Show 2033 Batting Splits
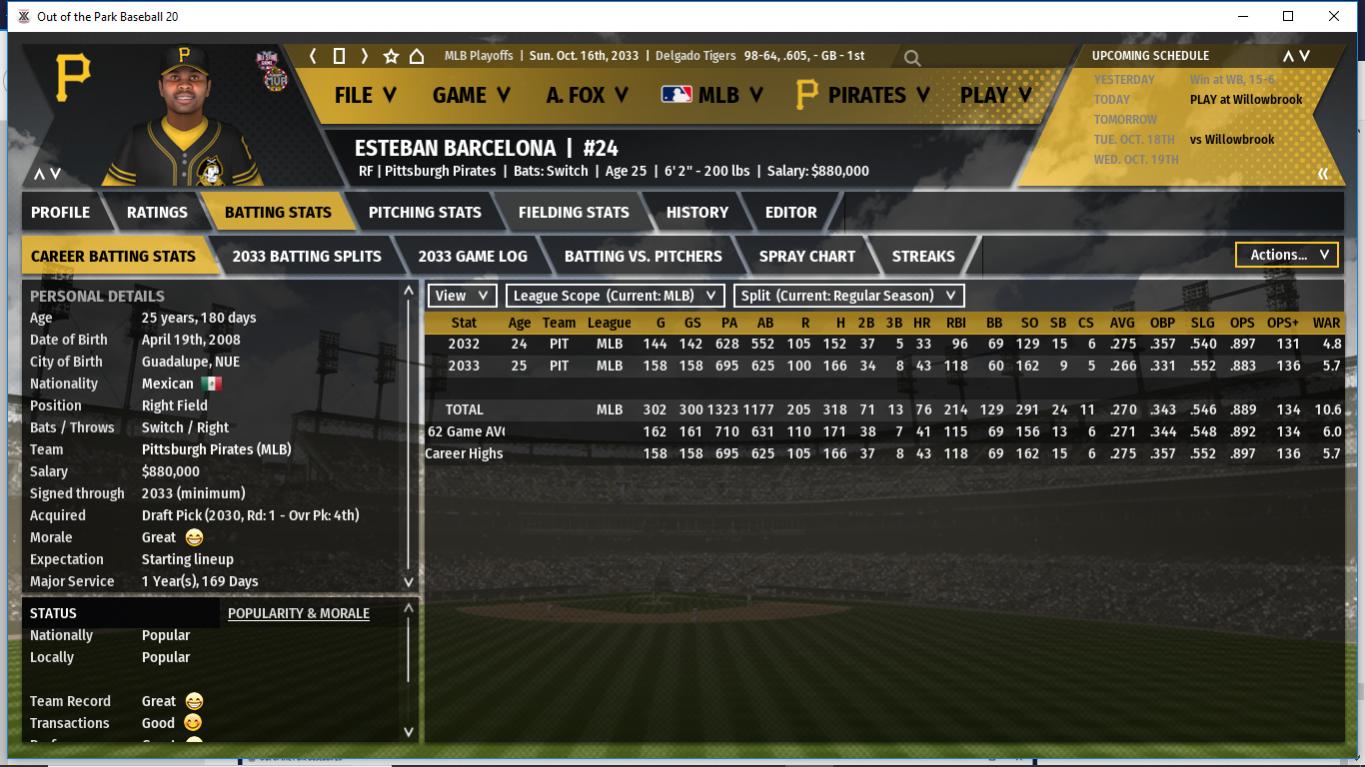 click(x=307, y=256)
